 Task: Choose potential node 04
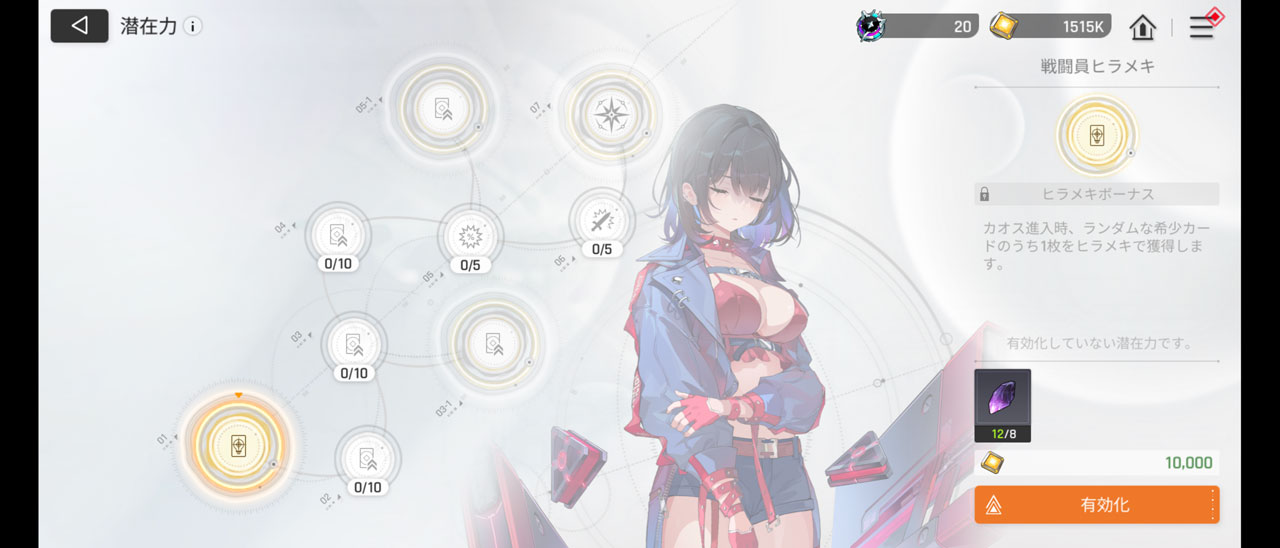[338, 235]
